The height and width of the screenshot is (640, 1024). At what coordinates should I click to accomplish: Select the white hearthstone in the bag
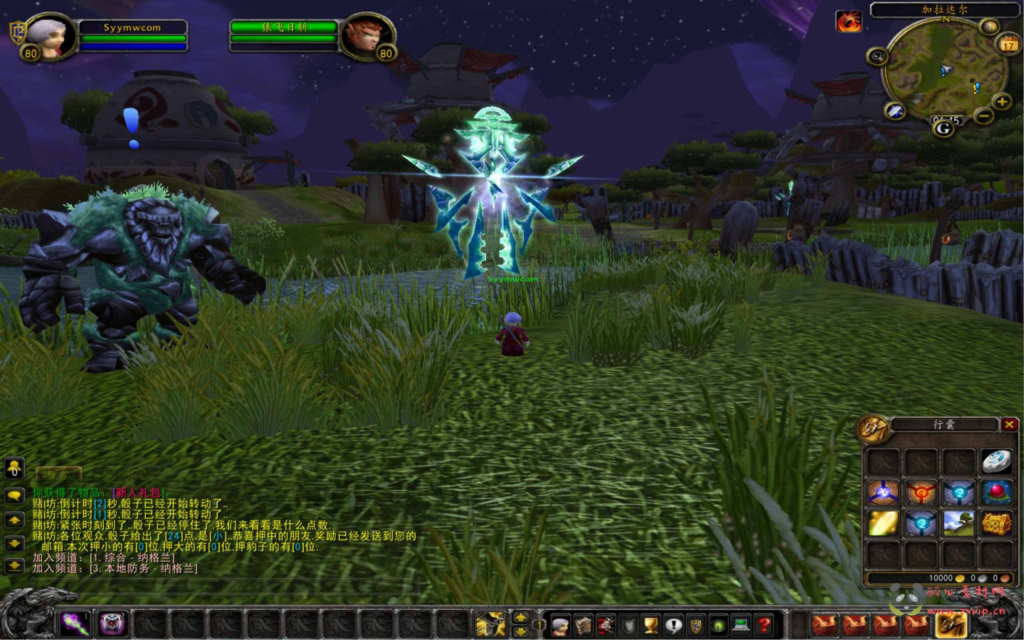(x=995, y=461)
